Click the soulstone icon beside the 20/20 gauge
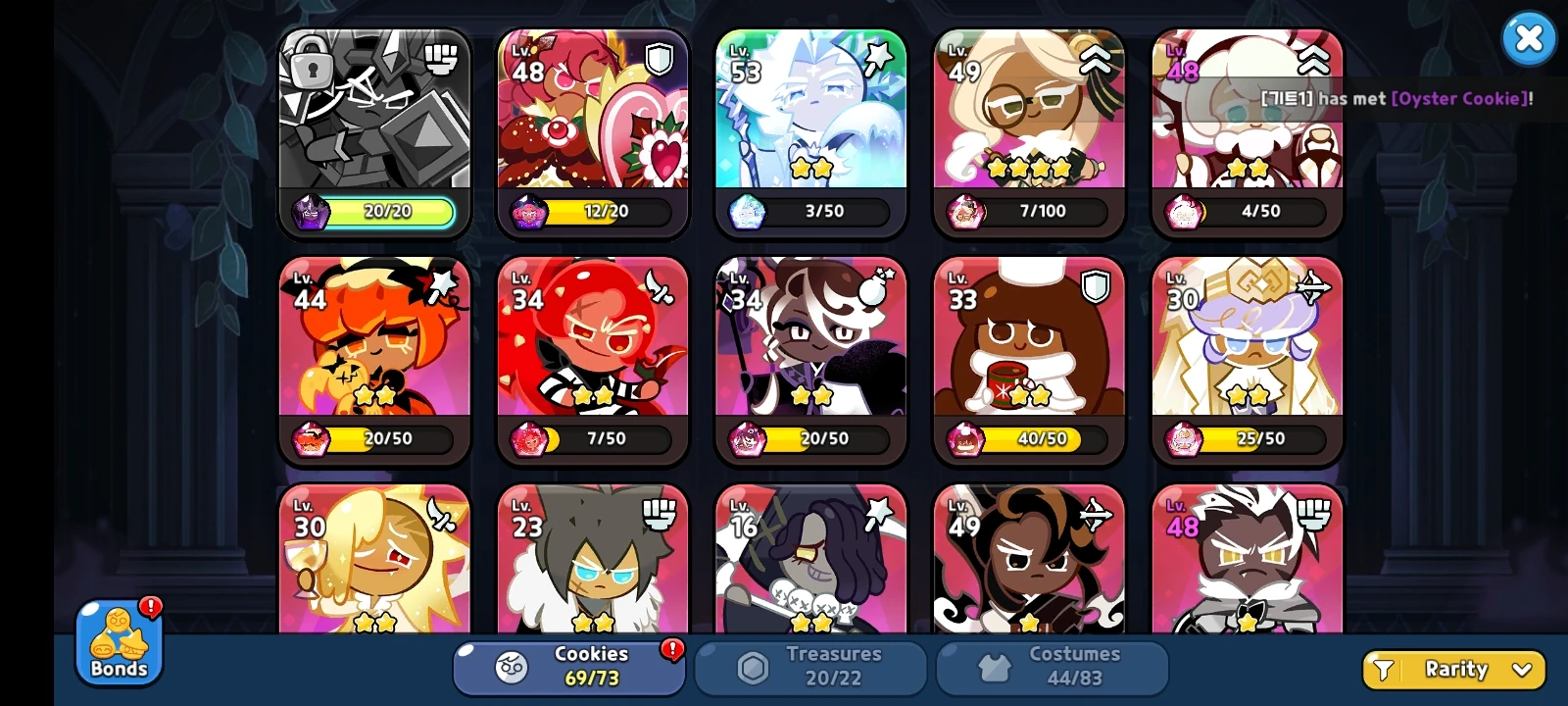The height and width of the screenshot is (706, 1568). tap(312, 211)
